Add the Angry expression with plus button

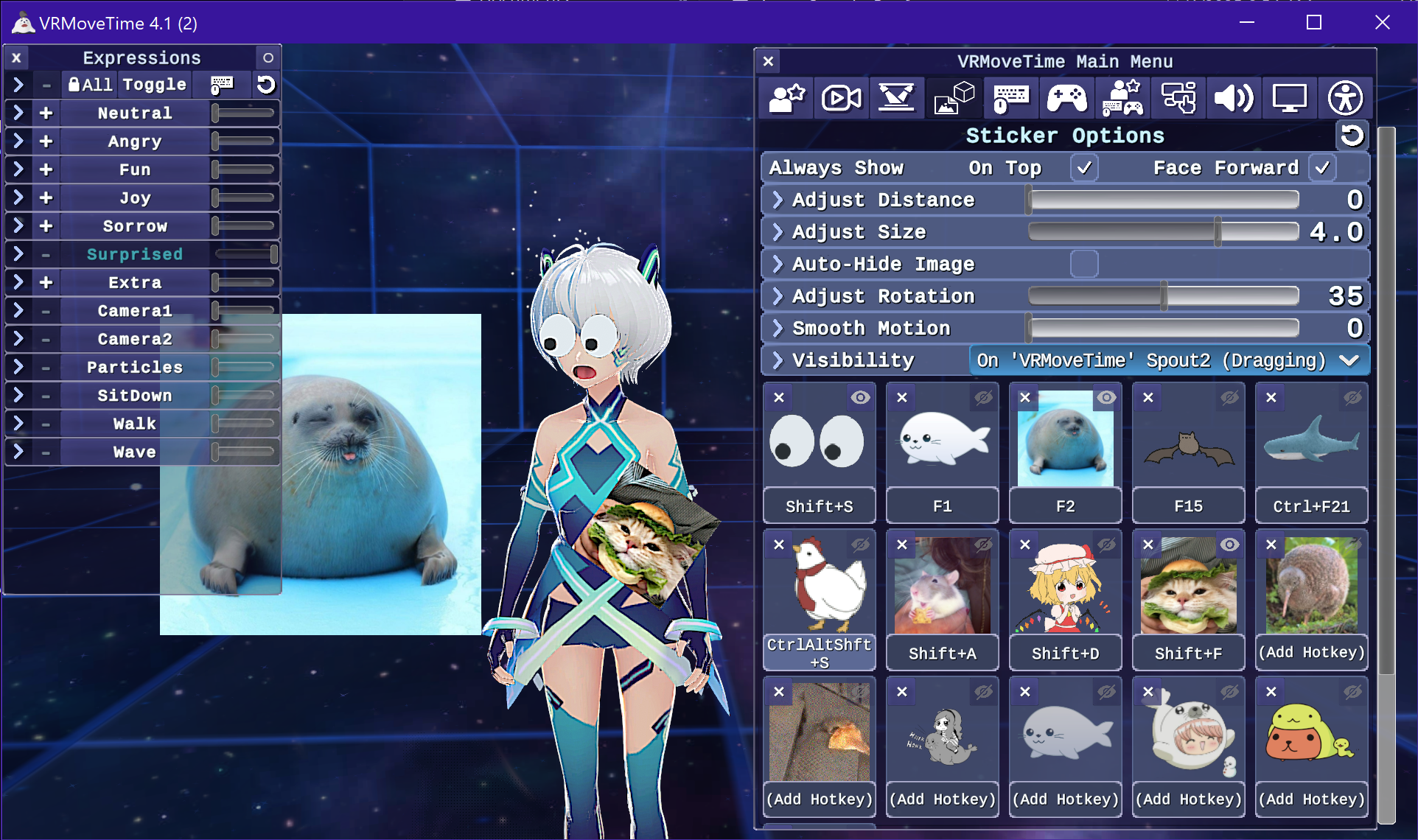[46, 141]
